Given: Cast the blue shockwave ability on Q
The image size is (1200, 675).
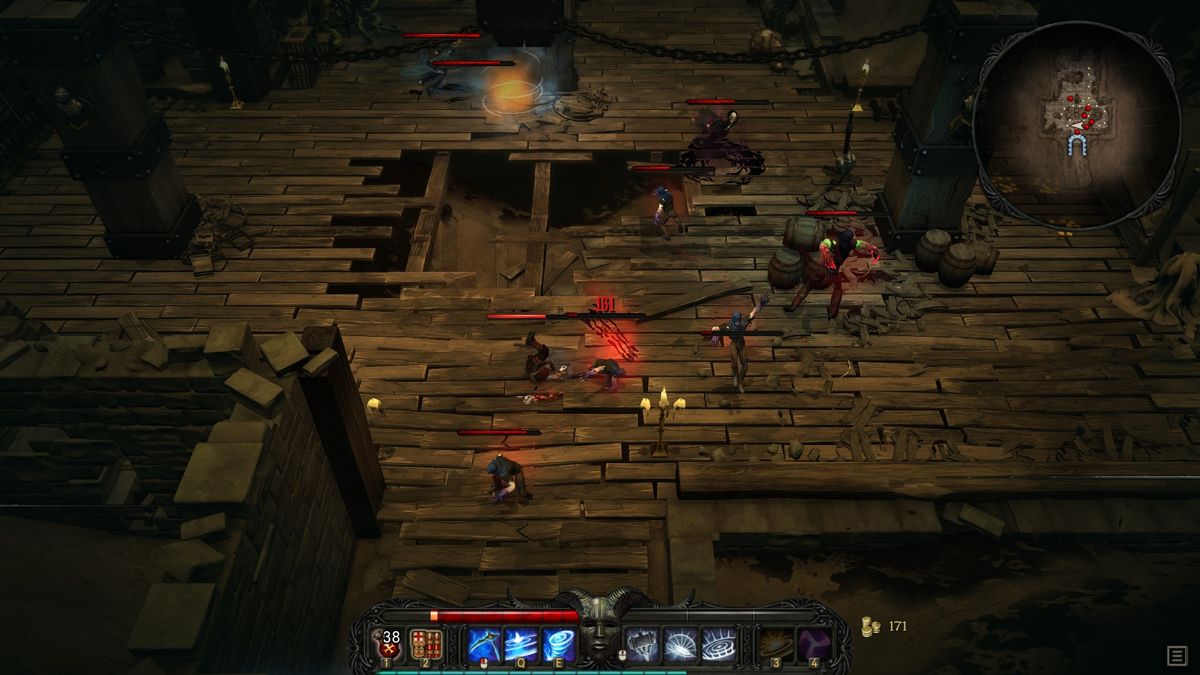Looking at the screenshot, I should point(521,644).
